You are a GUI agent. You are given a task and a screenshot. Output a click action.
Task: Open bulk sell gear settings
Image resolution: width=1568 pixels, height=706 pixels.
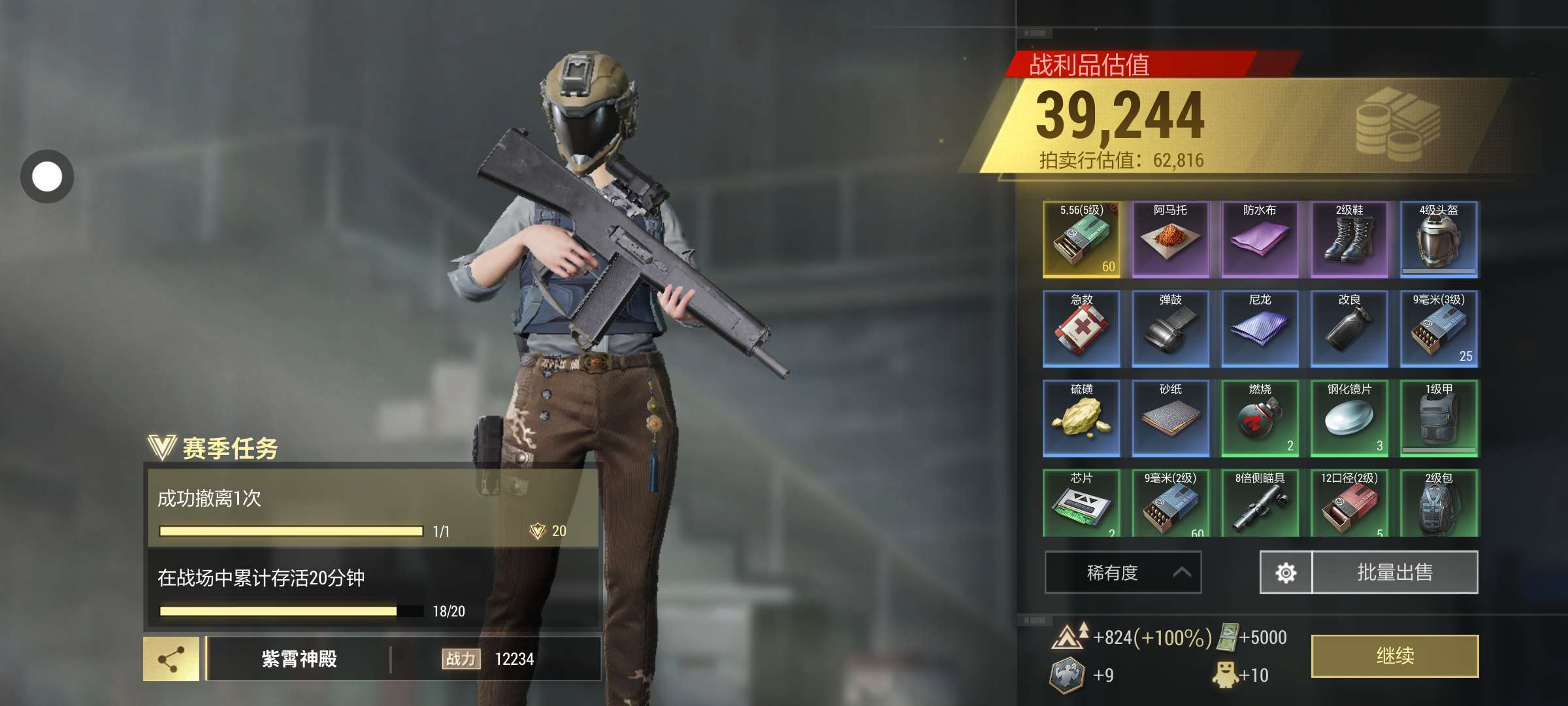pos(1285,573)
